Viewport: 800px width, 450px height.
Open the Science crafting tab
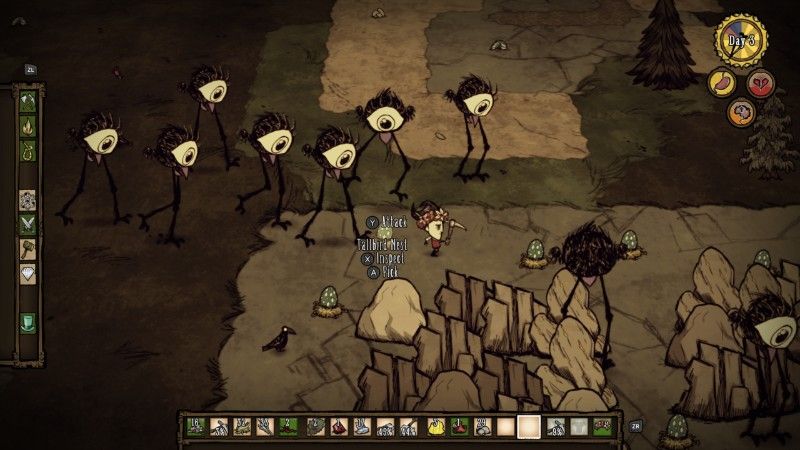(x=28, y=198)
